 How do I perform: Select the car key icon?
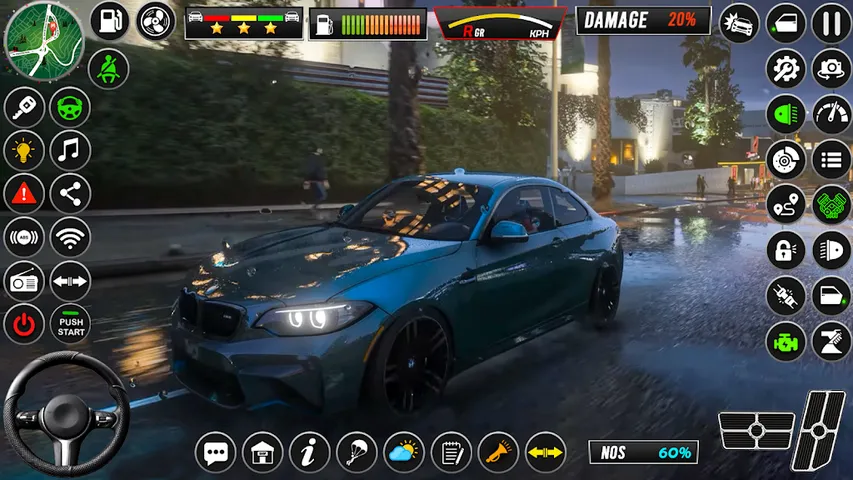pyautogui.click(x=24, y=108)
